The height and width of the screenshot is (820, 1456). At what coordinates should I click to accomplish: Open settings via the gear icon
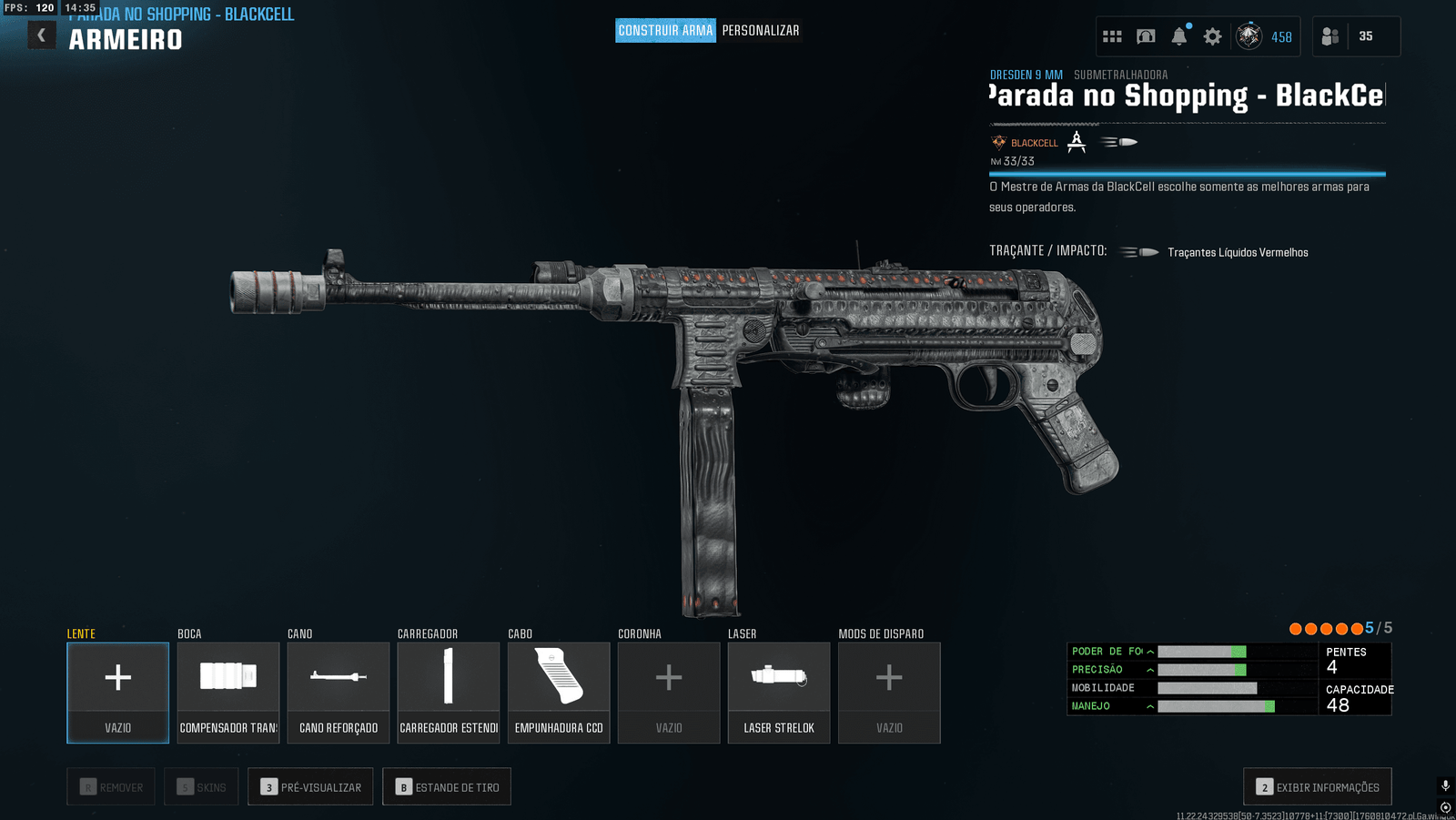pos(1213,36)
